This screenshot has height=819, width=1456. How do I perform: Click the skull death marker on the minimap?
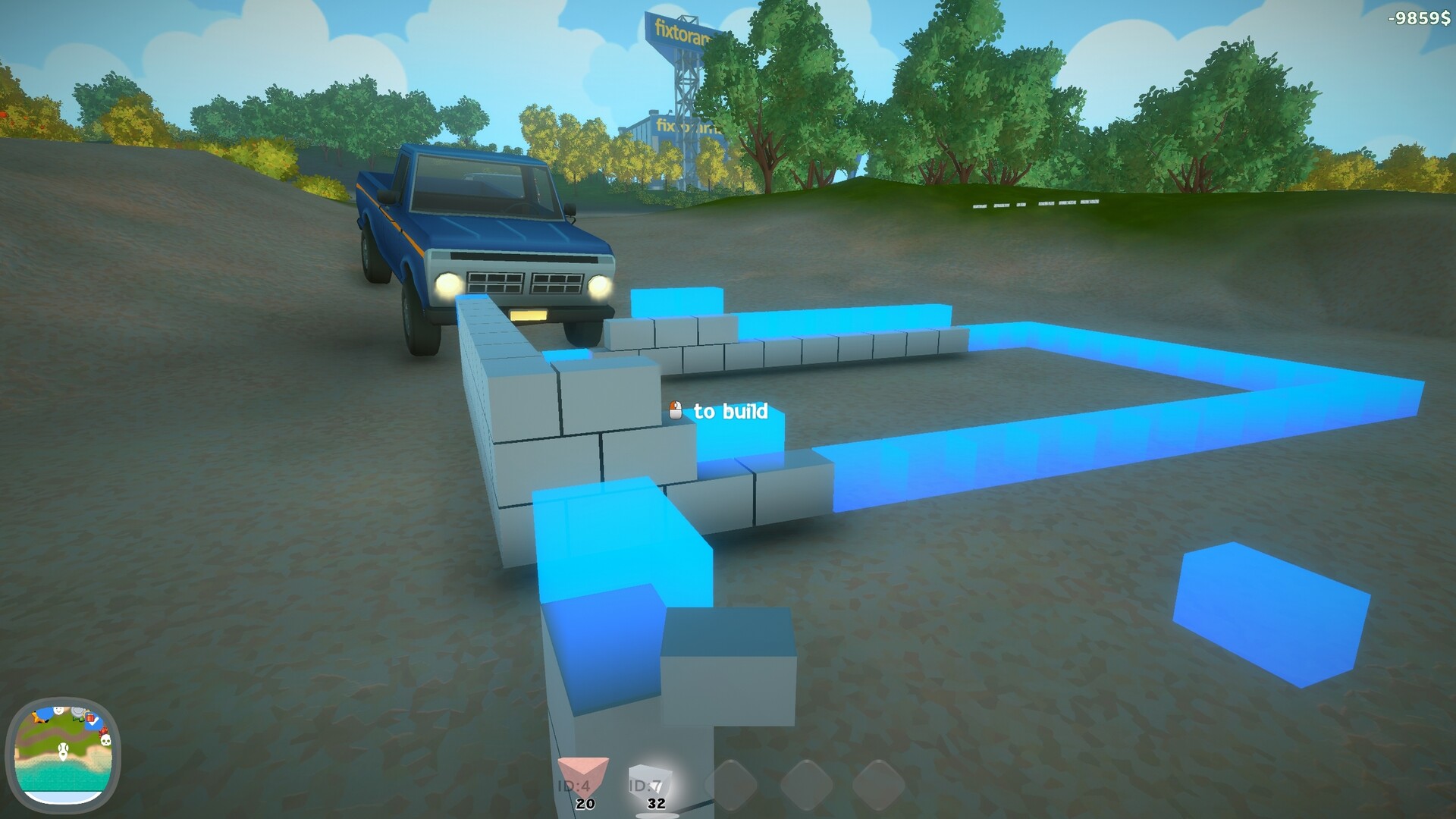point(105,740)
